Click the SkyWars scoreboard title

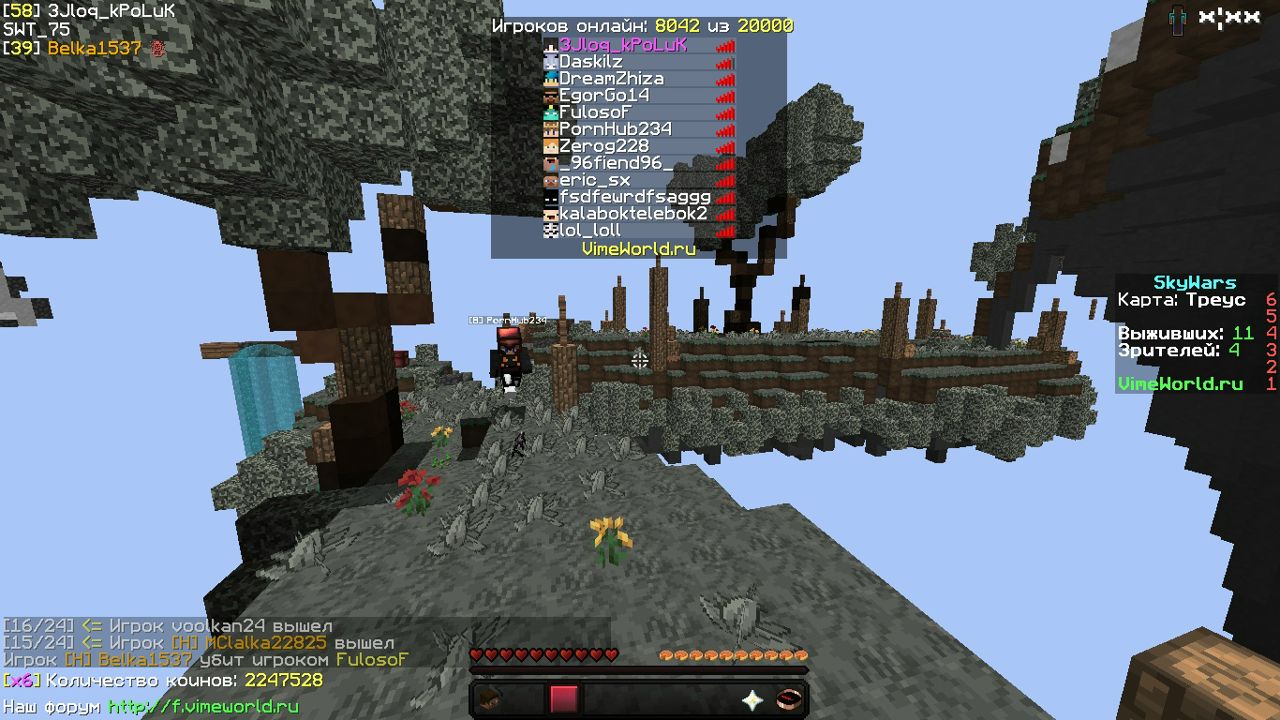point(1194,283)
